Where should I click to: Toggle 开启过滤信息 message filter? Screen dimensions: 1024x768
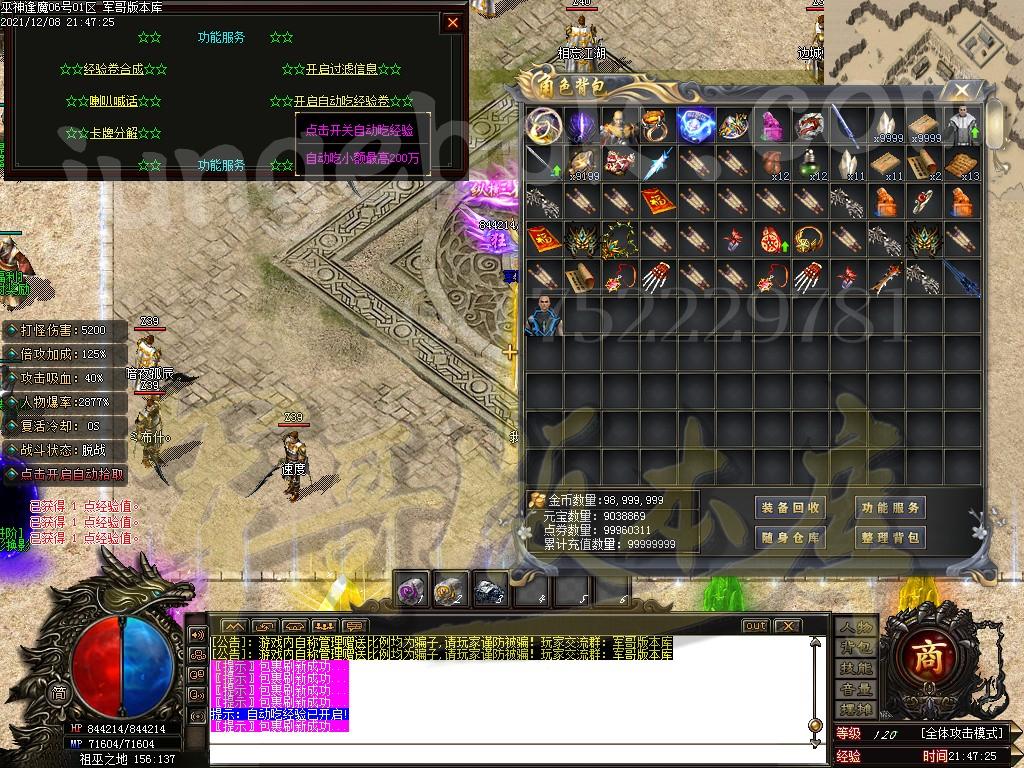click(x=341, y=70)
